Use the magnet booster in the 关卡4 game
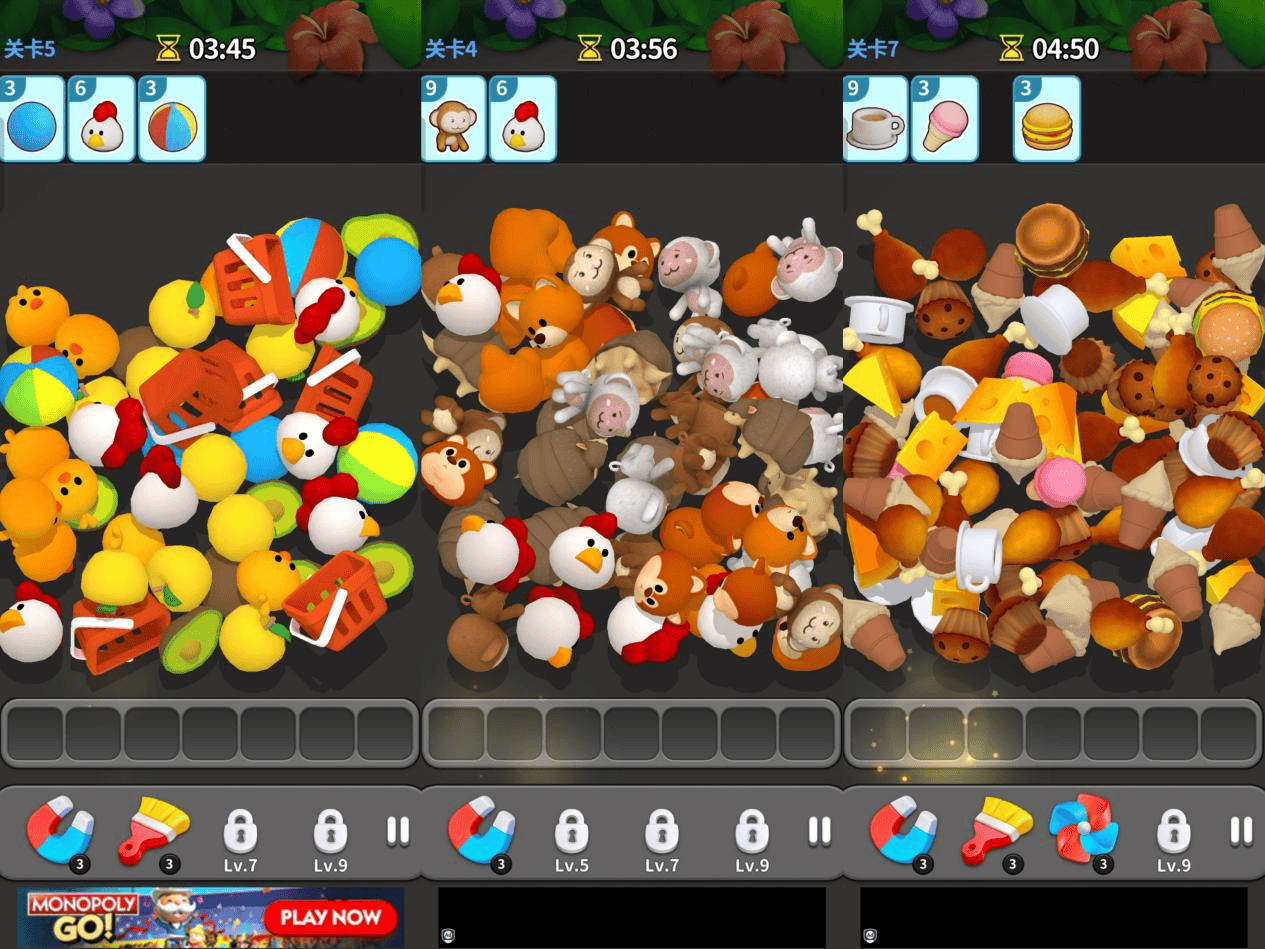This screenshot has width=1265, height=949. (x=481, y=830)
